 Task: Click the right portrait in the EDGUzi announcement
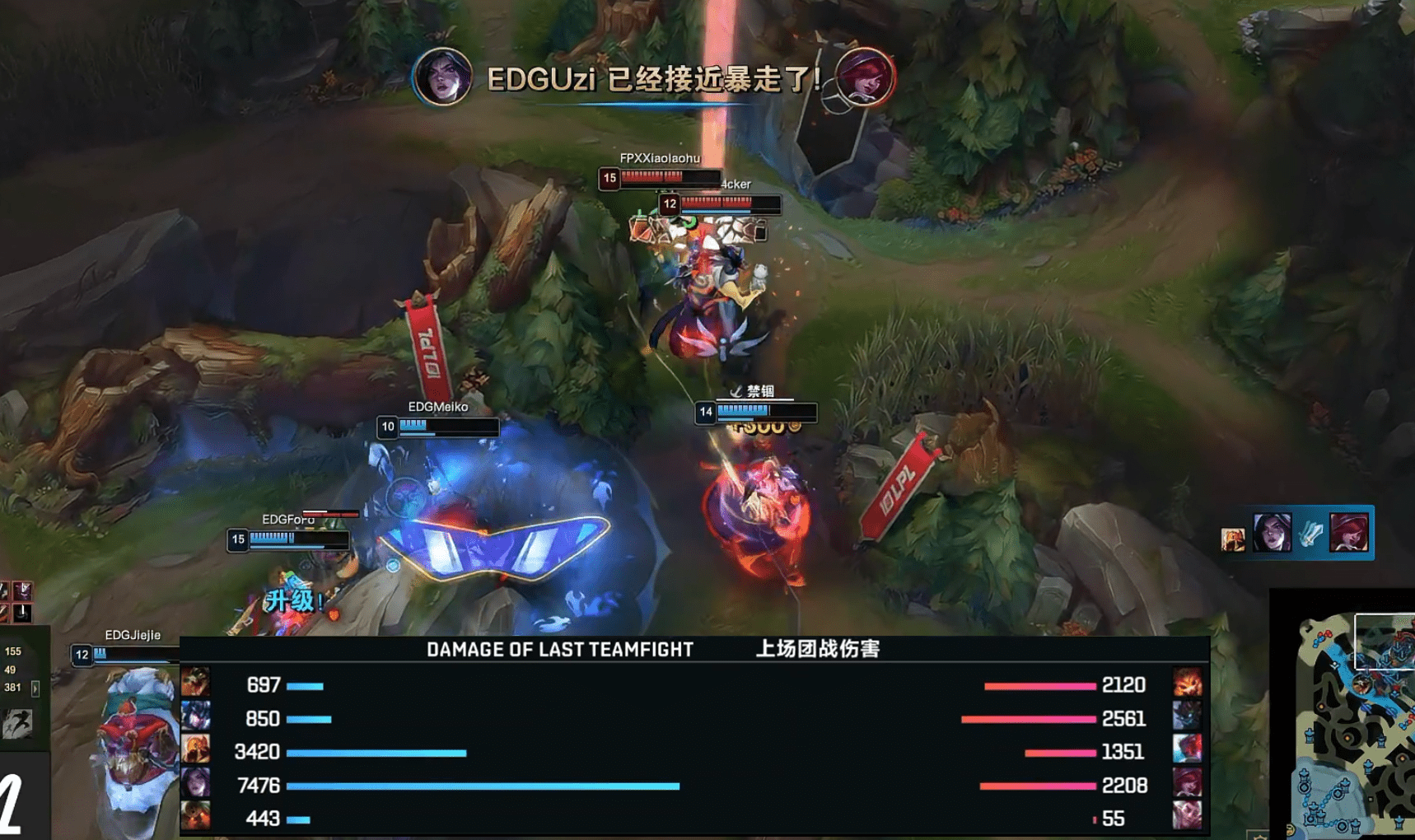[x=864, y=77]
